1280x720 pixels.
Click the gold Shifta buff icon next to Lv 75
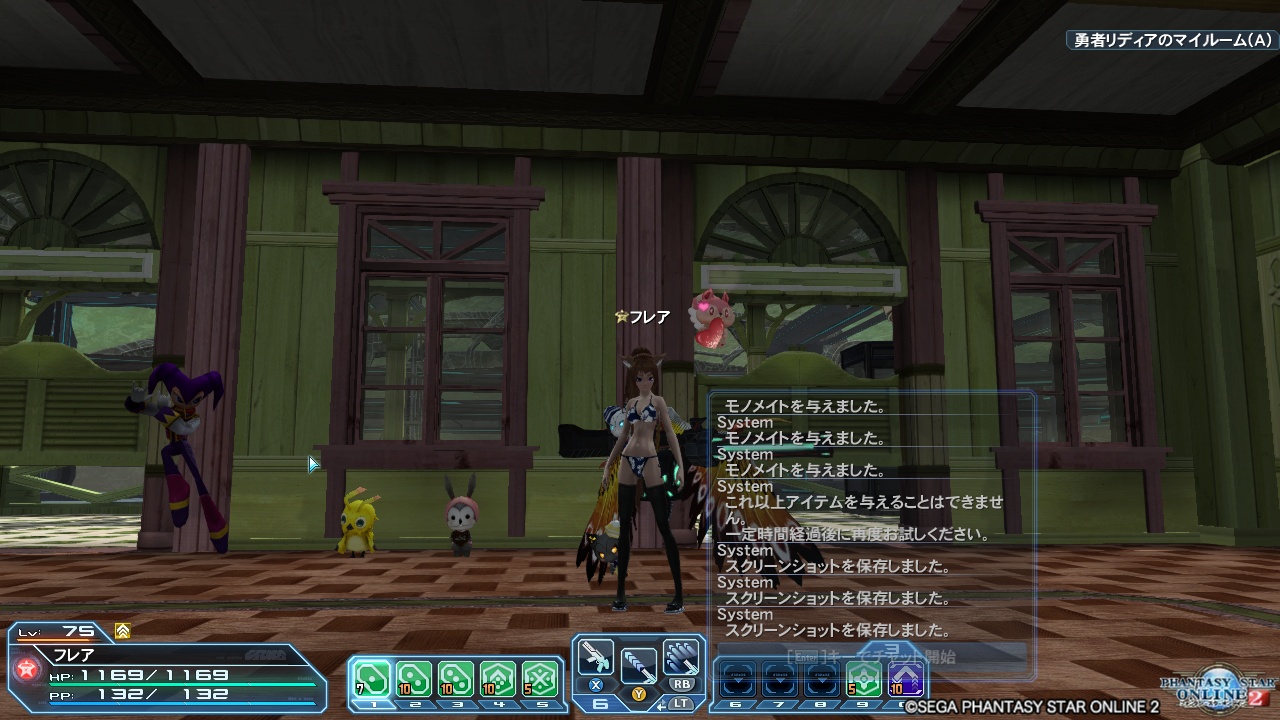click(122, 632)
